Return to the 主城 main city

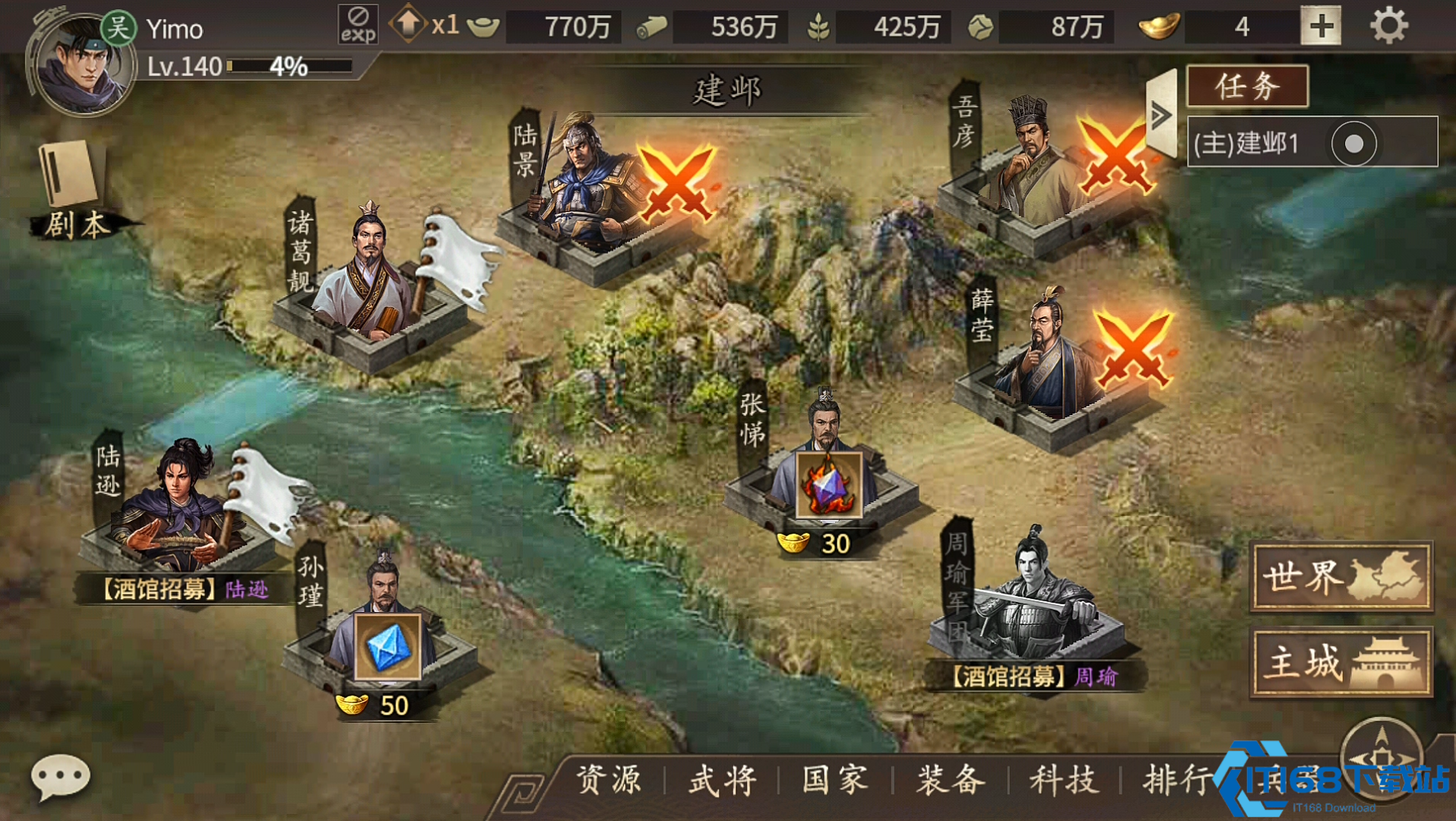point(1341,662)
